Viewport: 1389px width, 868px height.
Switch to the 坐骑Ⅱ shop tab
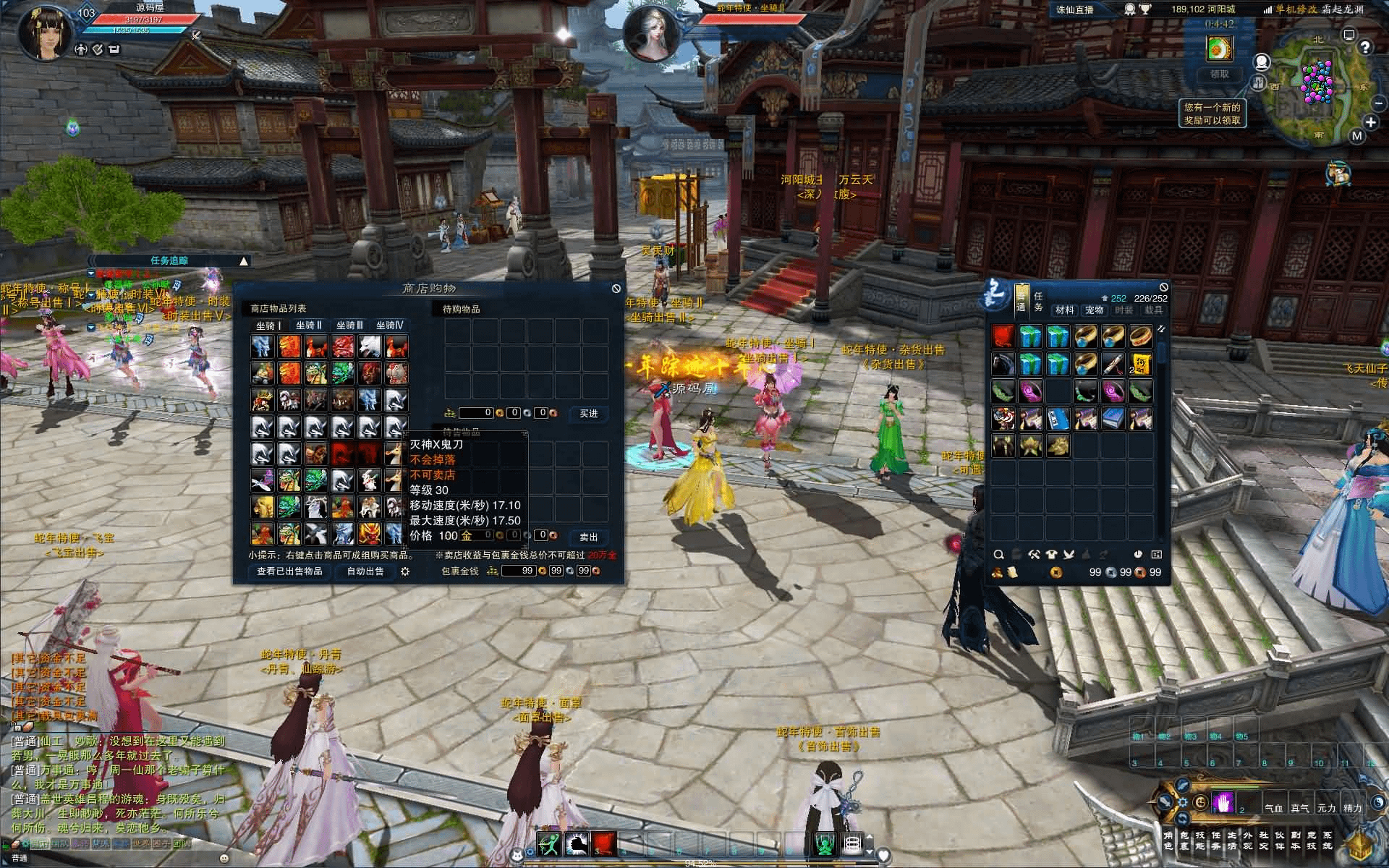click(x=309, y=325)
